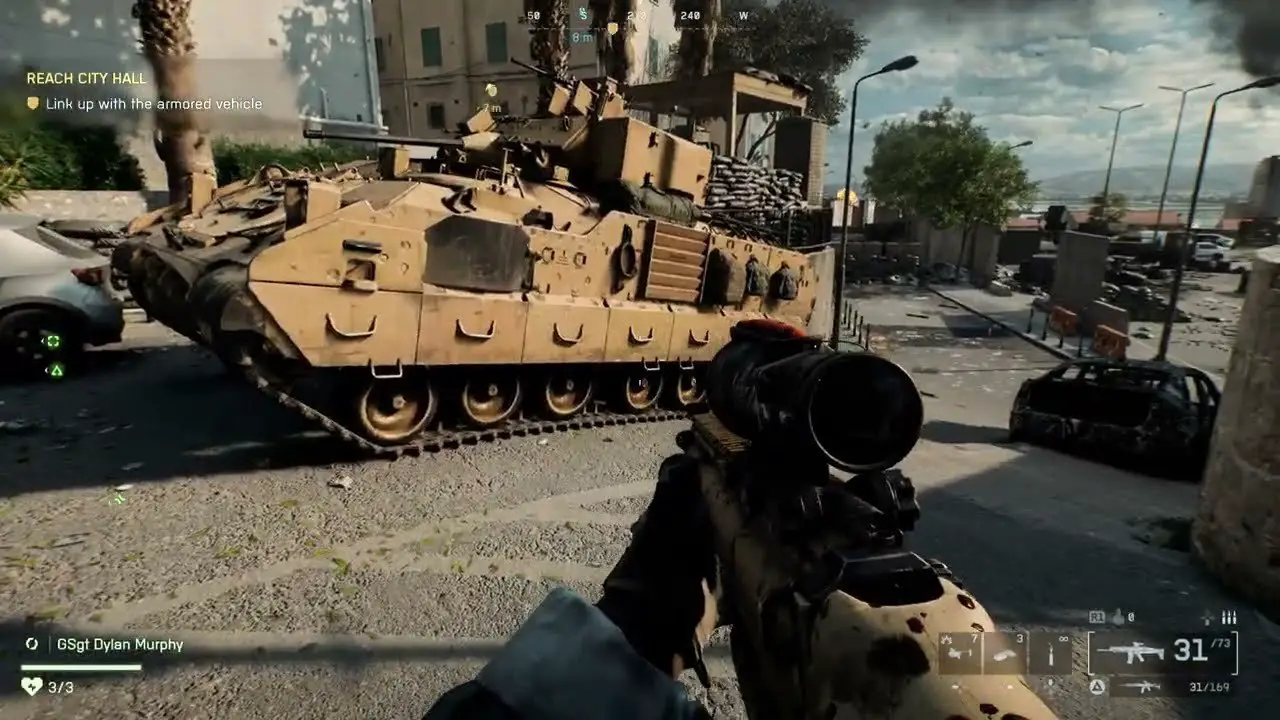
Task: Click the squad icon beside the player name
Action: point(32,645)
